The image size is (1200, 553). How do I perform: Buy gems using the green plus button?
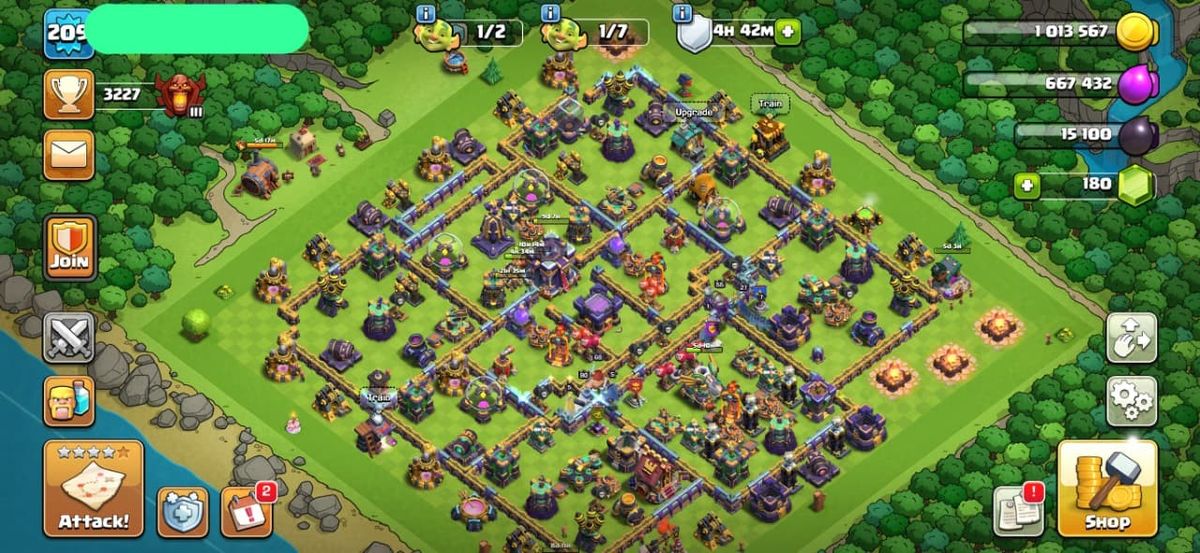coord(1024,184)
